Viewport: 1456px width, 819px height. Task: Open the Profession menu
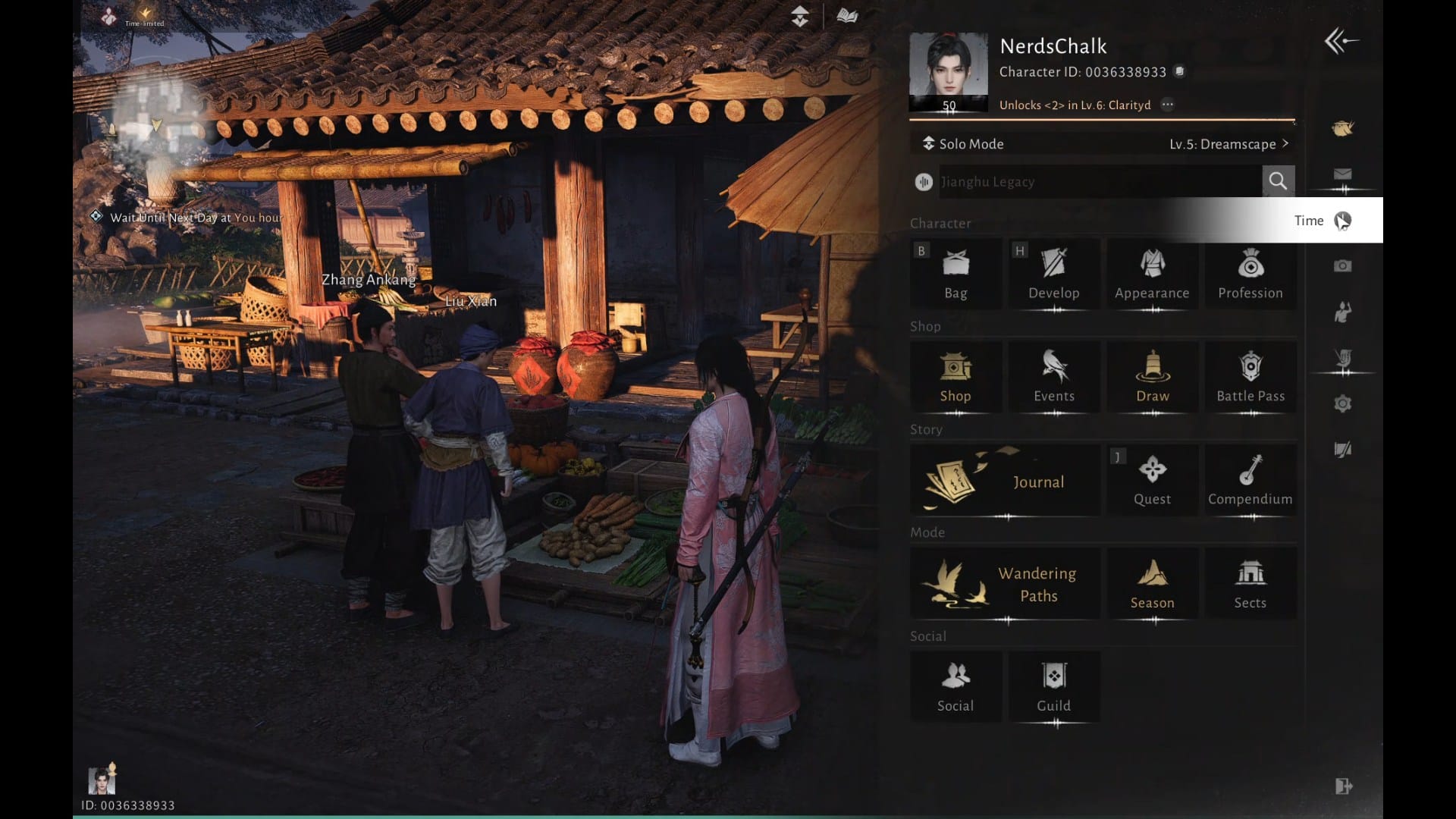[x=1250, y=274]
